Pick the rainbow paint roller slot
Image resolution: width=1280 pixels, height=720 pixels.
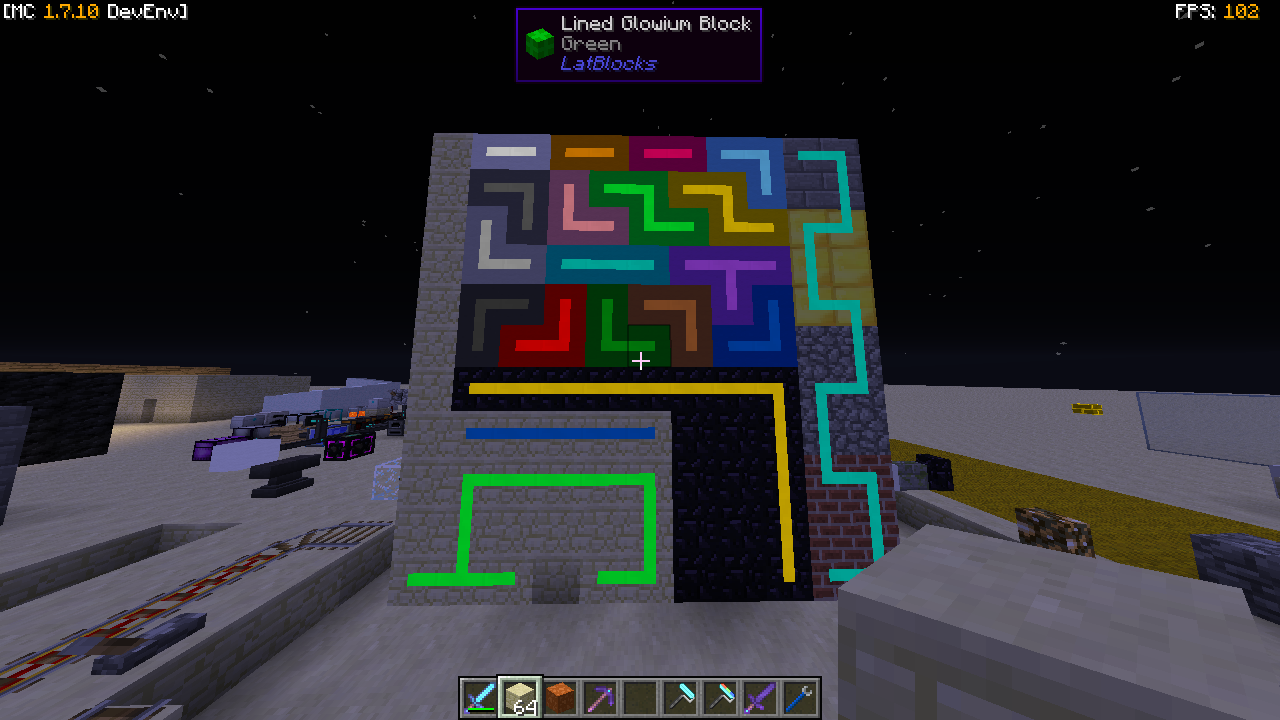pyautogui.click(x=720, y=697)
